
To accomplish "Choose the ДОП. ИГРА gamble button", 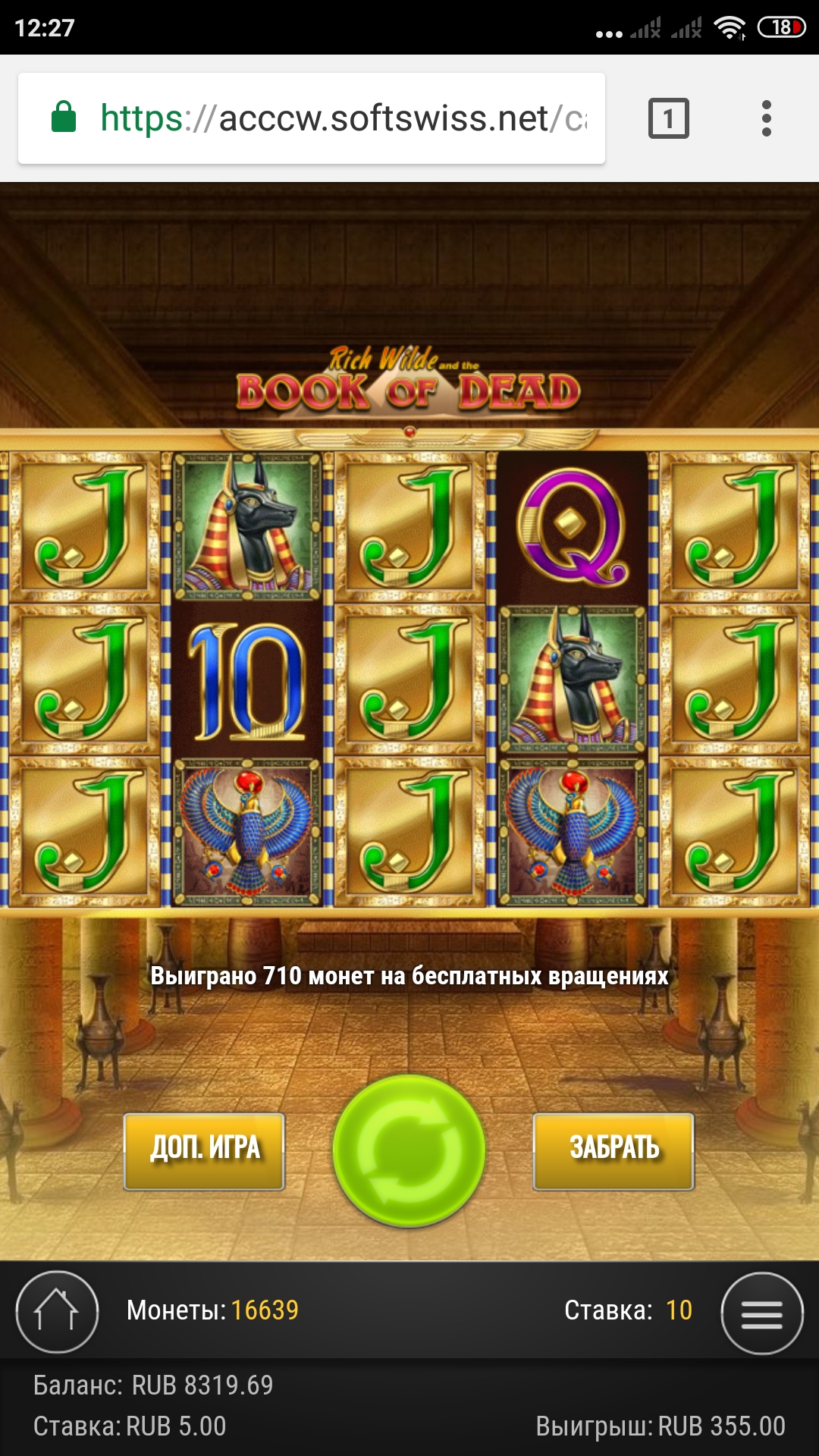I will pyautogui.click(x=204, y=1150).
